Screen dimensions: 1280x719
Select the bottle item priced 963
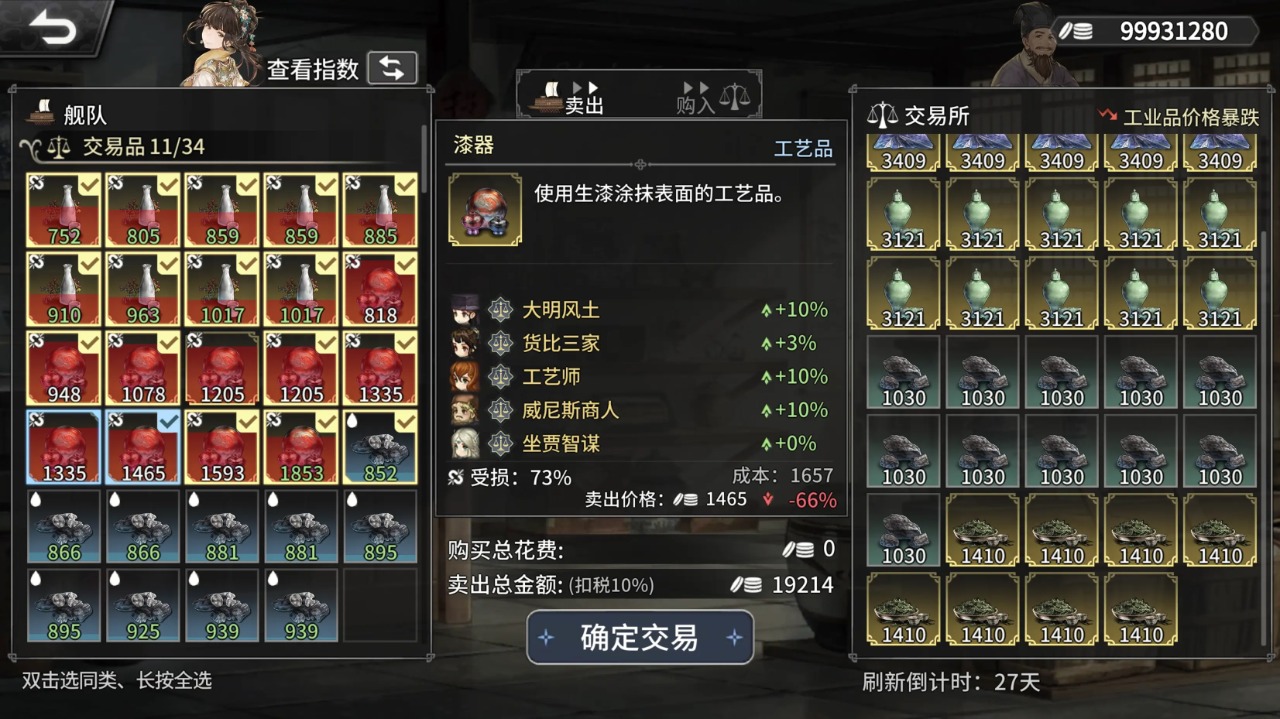click(x=143, y=289)
